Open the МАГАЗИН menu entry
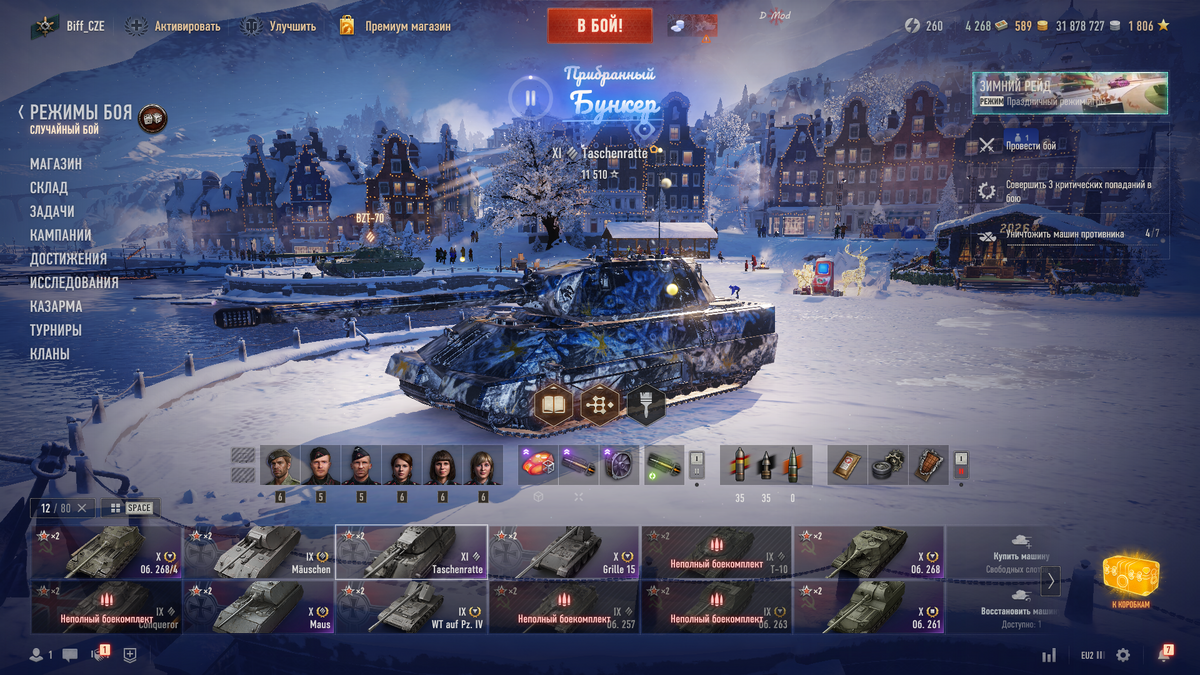Screen dimensions: 1200x675 56,164
